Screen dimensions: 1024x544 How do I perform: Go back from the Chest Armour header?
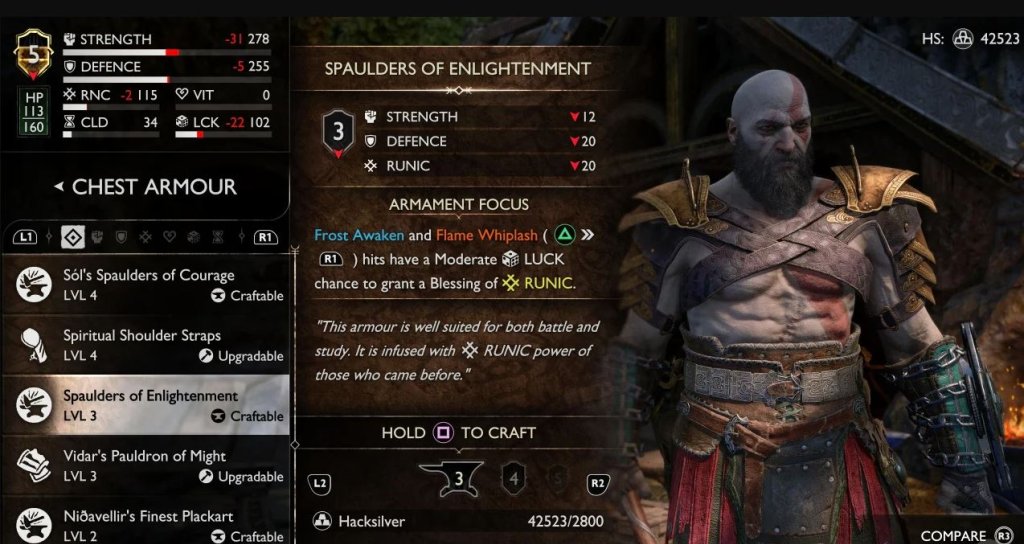point(58,187)
